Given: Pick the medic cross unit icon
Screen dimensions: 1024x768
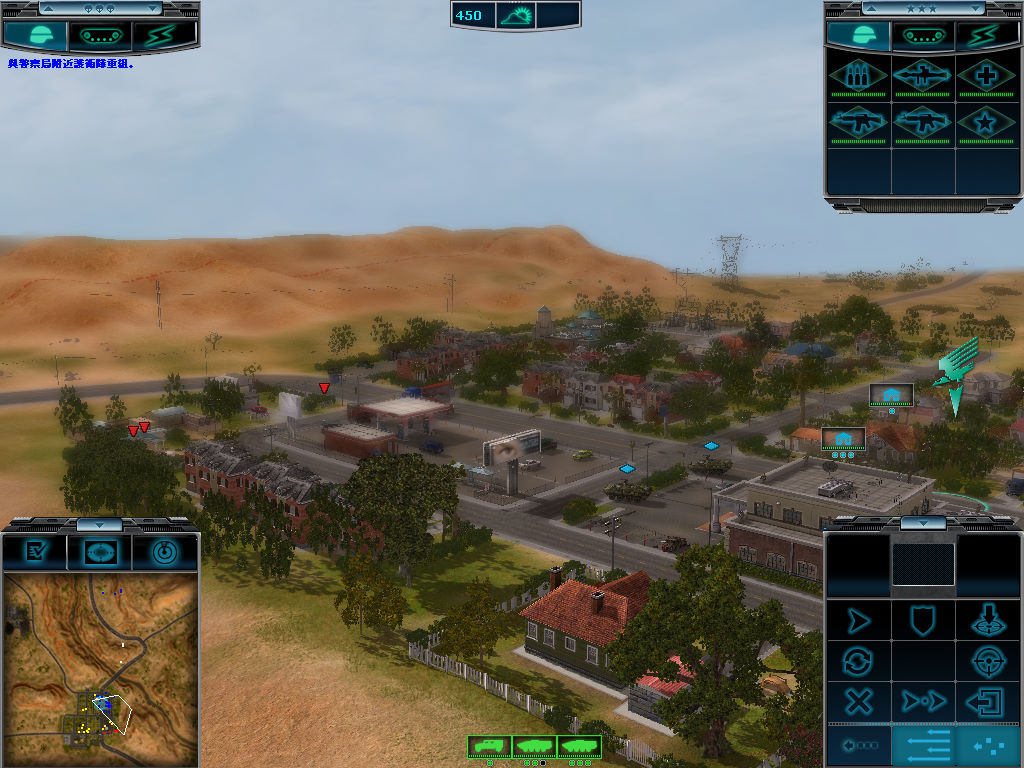Looking at the screenshot, I should (987, 76).
